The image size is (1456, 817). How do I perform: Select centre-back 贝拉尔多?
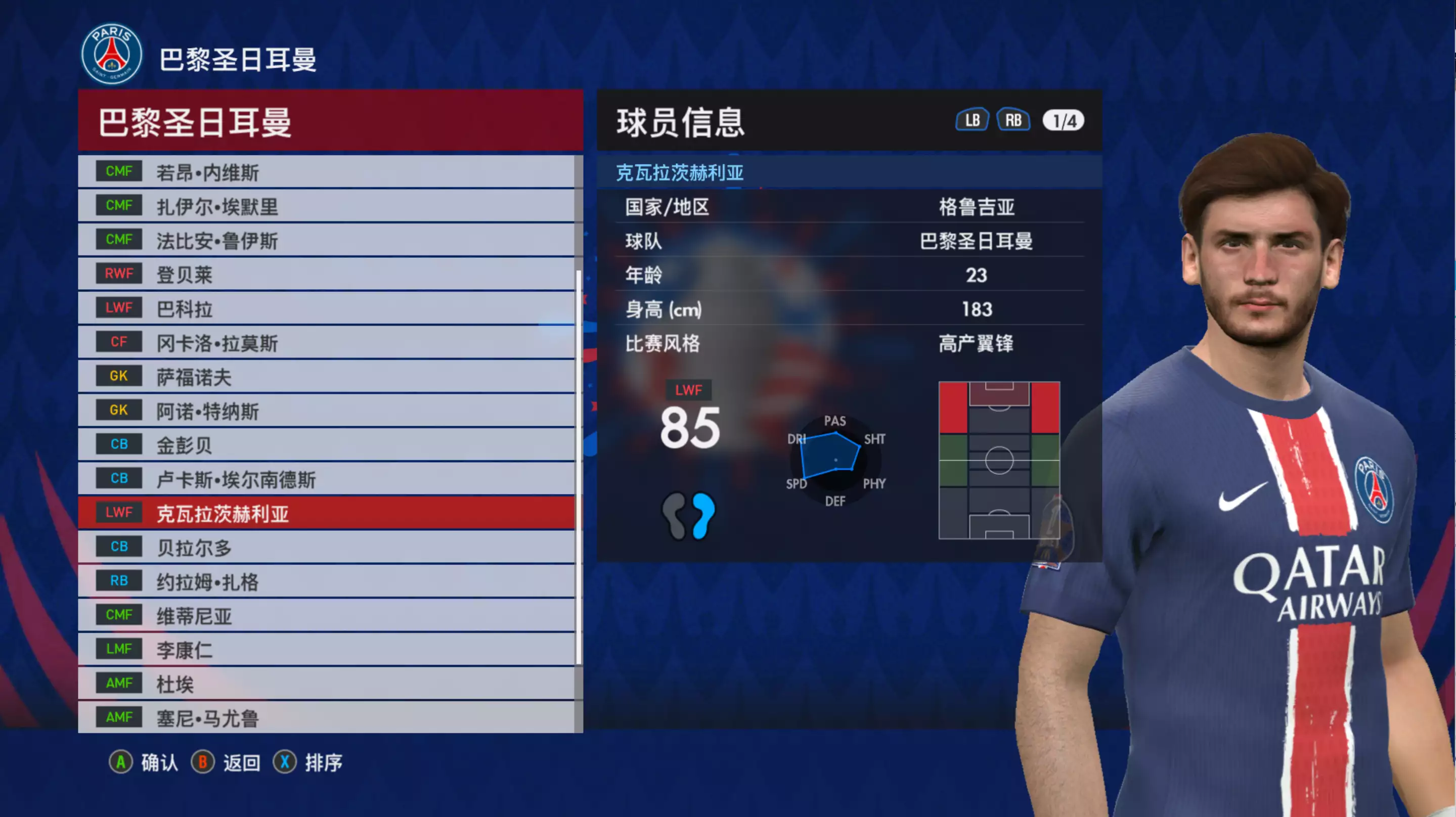(x=326, y=547)
